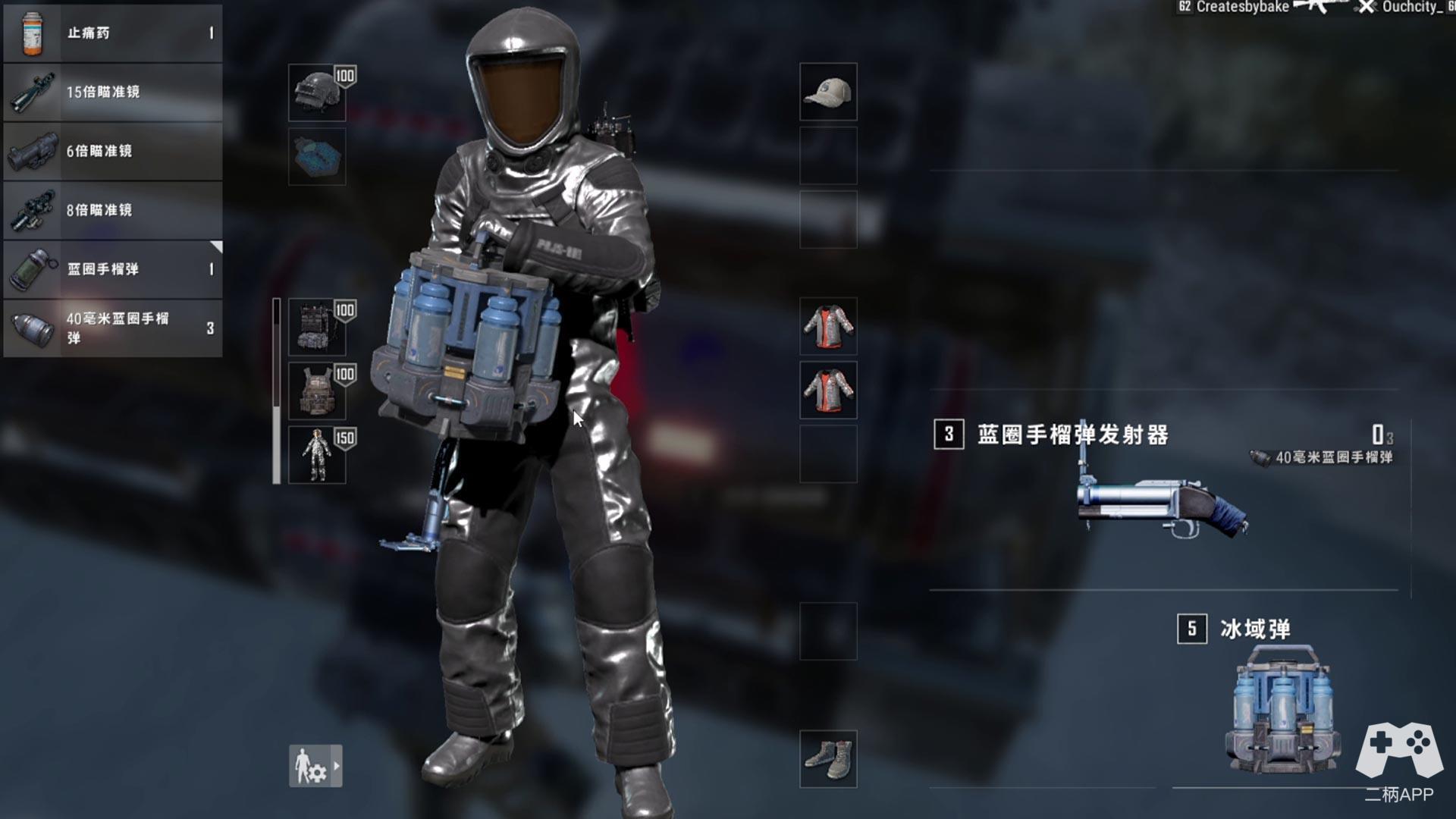Choose the 冰域弹 throwable slot

pos(1282,705)
